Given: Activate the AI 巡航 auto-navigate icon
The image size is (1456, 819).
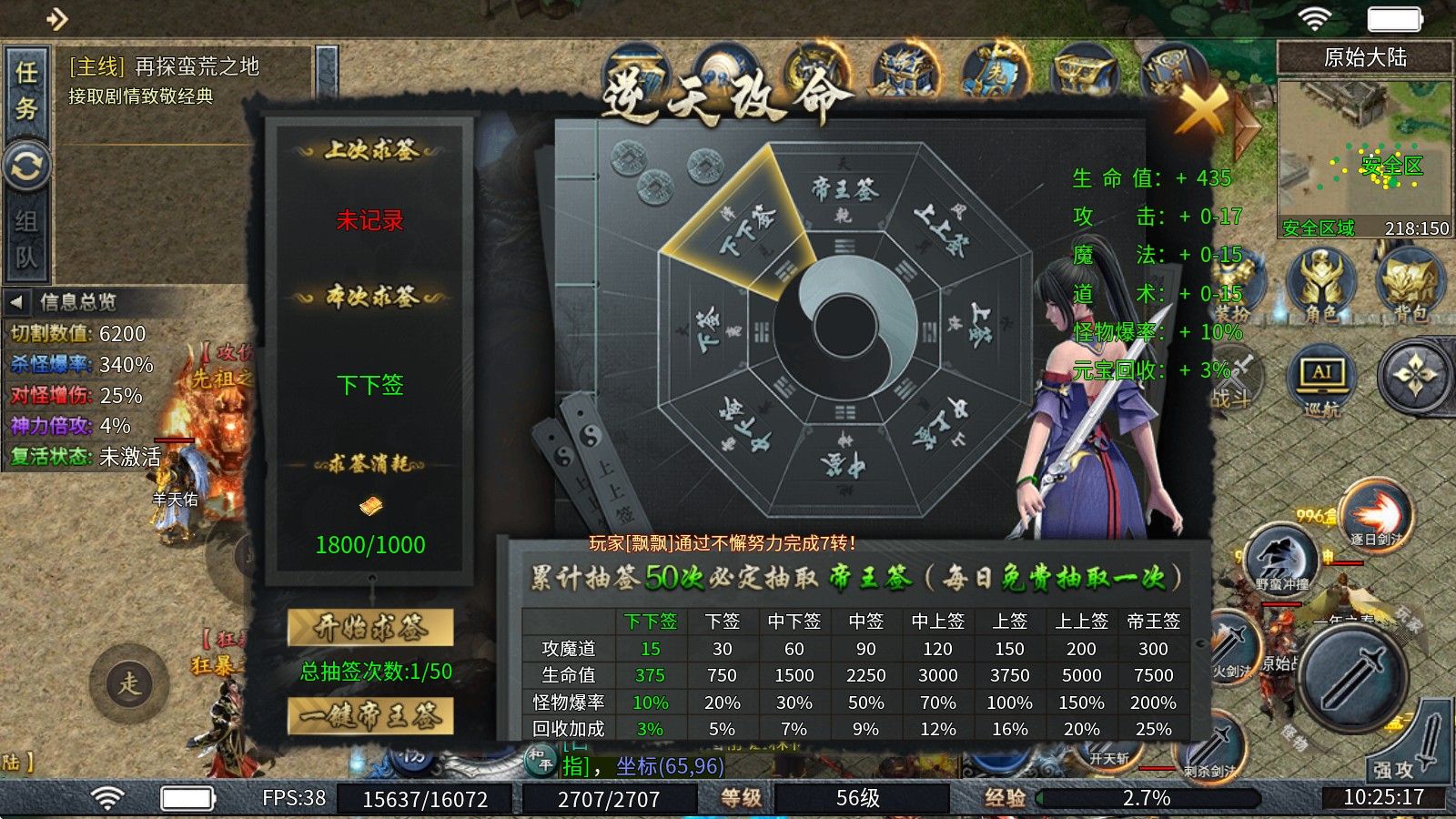Looking at the screenshot, I should [x=1320, y=376].
